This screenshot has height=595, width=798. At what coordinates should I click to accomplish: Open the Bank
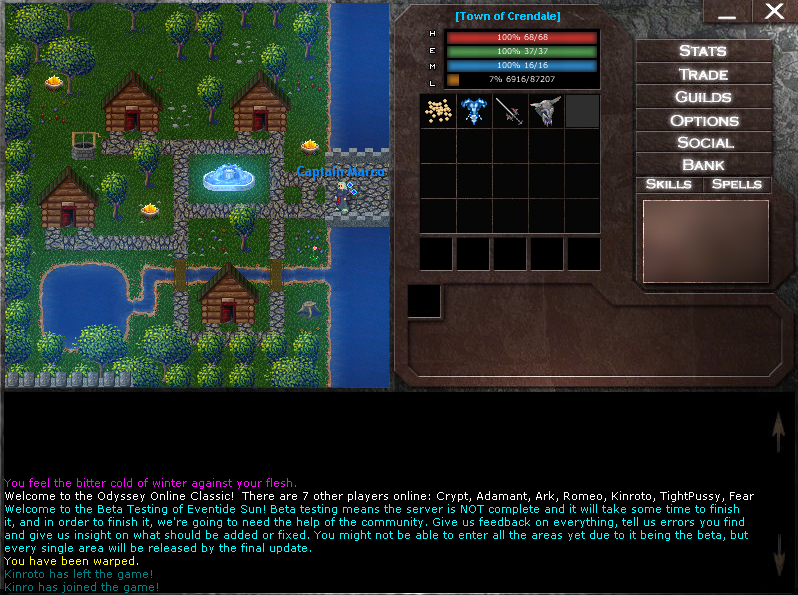click(x=703, y=165)
